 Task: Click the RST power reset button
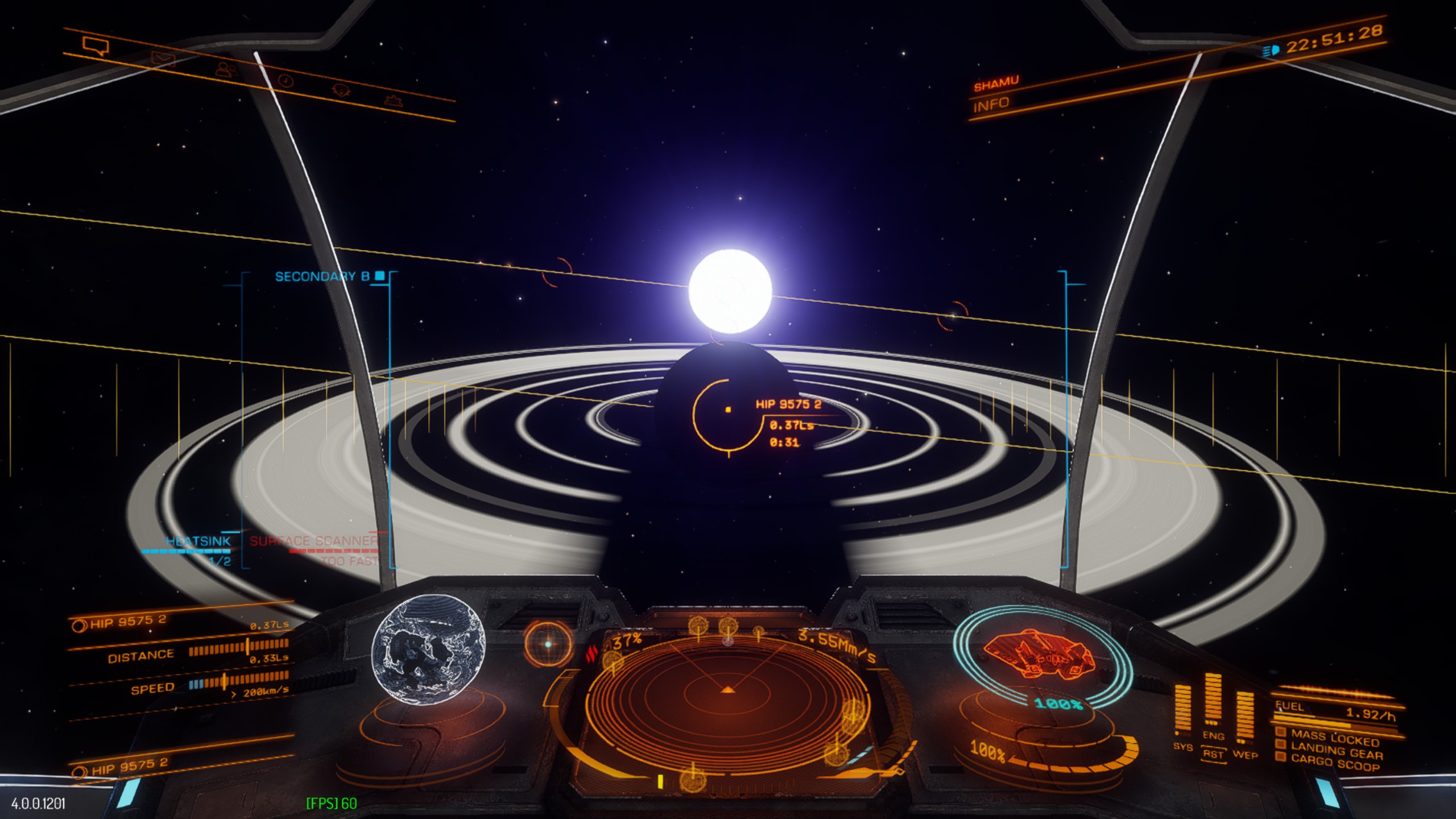tap(1213, 754)
